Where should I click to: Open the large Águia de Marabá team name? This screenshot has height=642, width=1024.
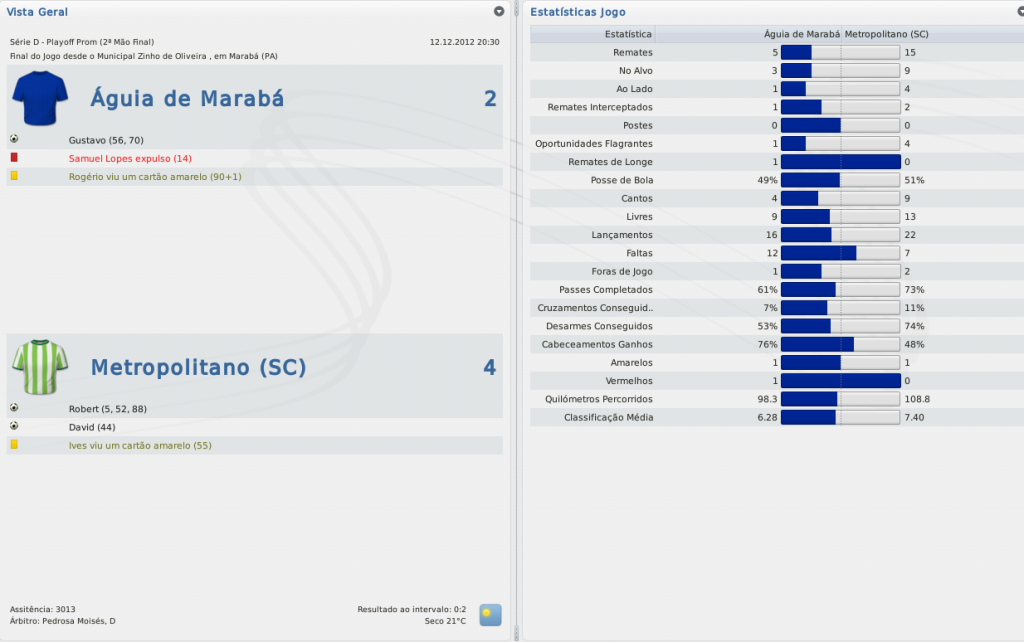click(187, 98)
